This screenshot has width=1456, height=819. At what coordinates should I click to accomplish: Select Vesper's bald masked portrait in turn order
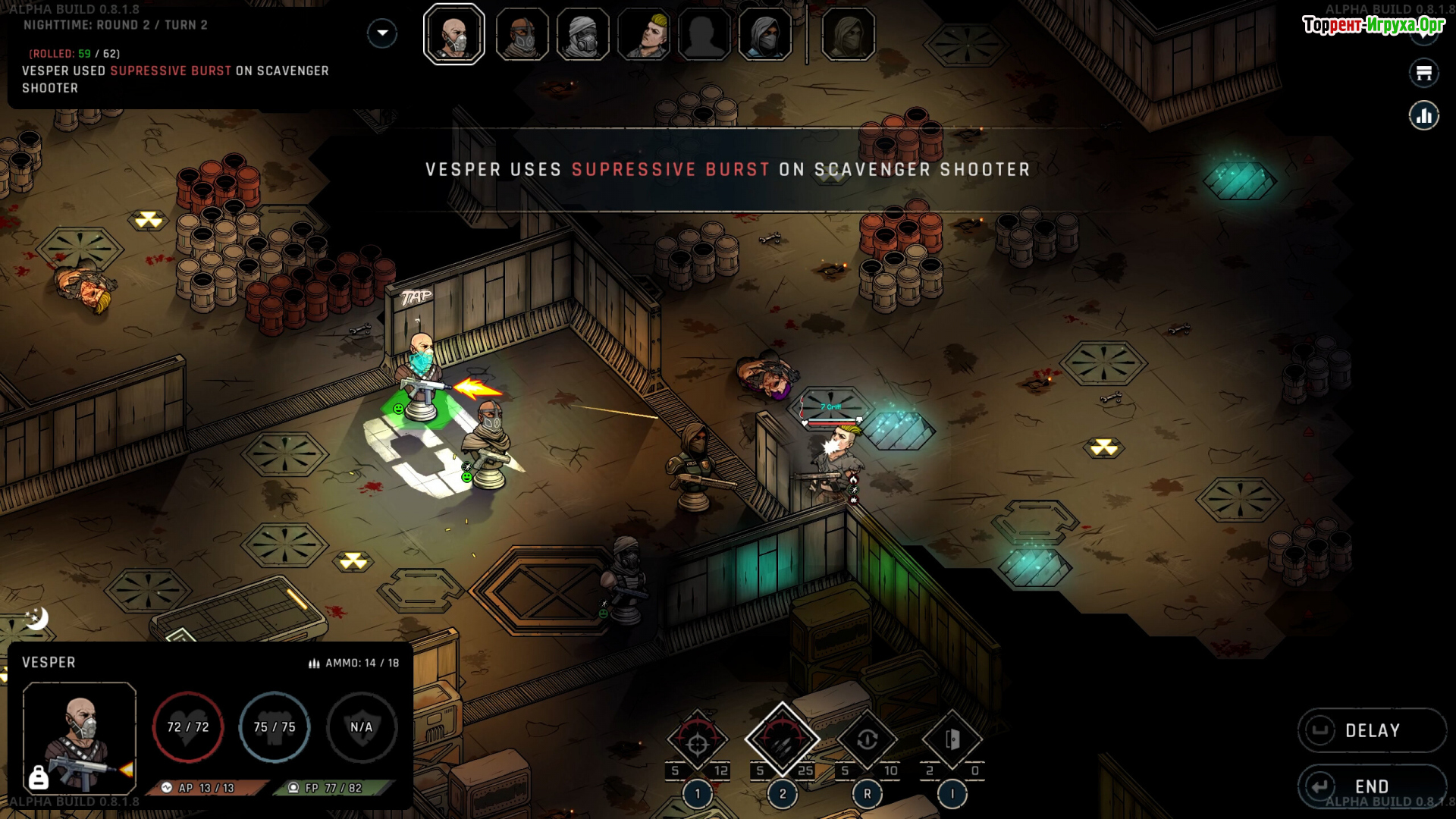[454, 35]
